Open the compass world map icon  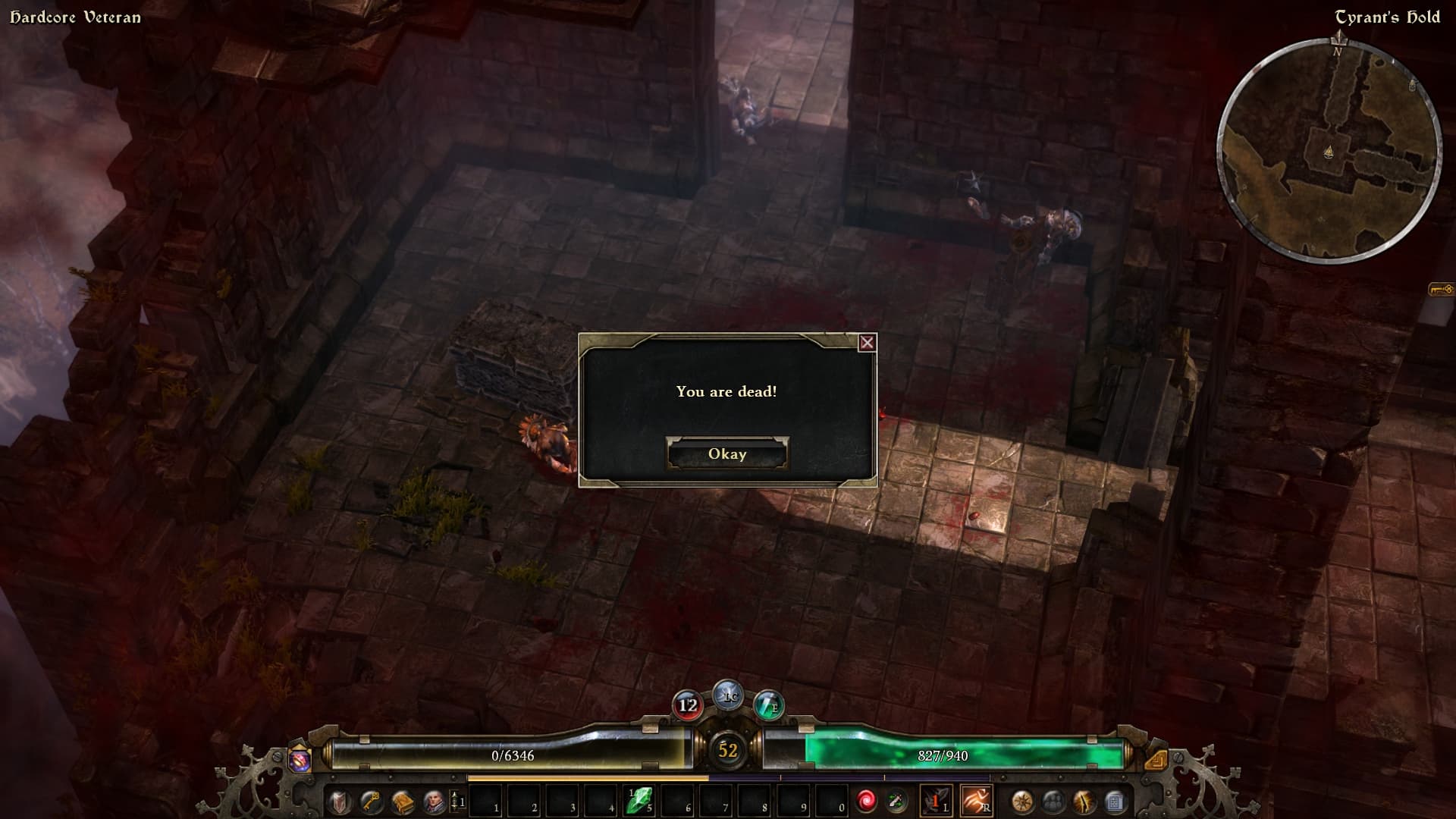(1021, 802)
